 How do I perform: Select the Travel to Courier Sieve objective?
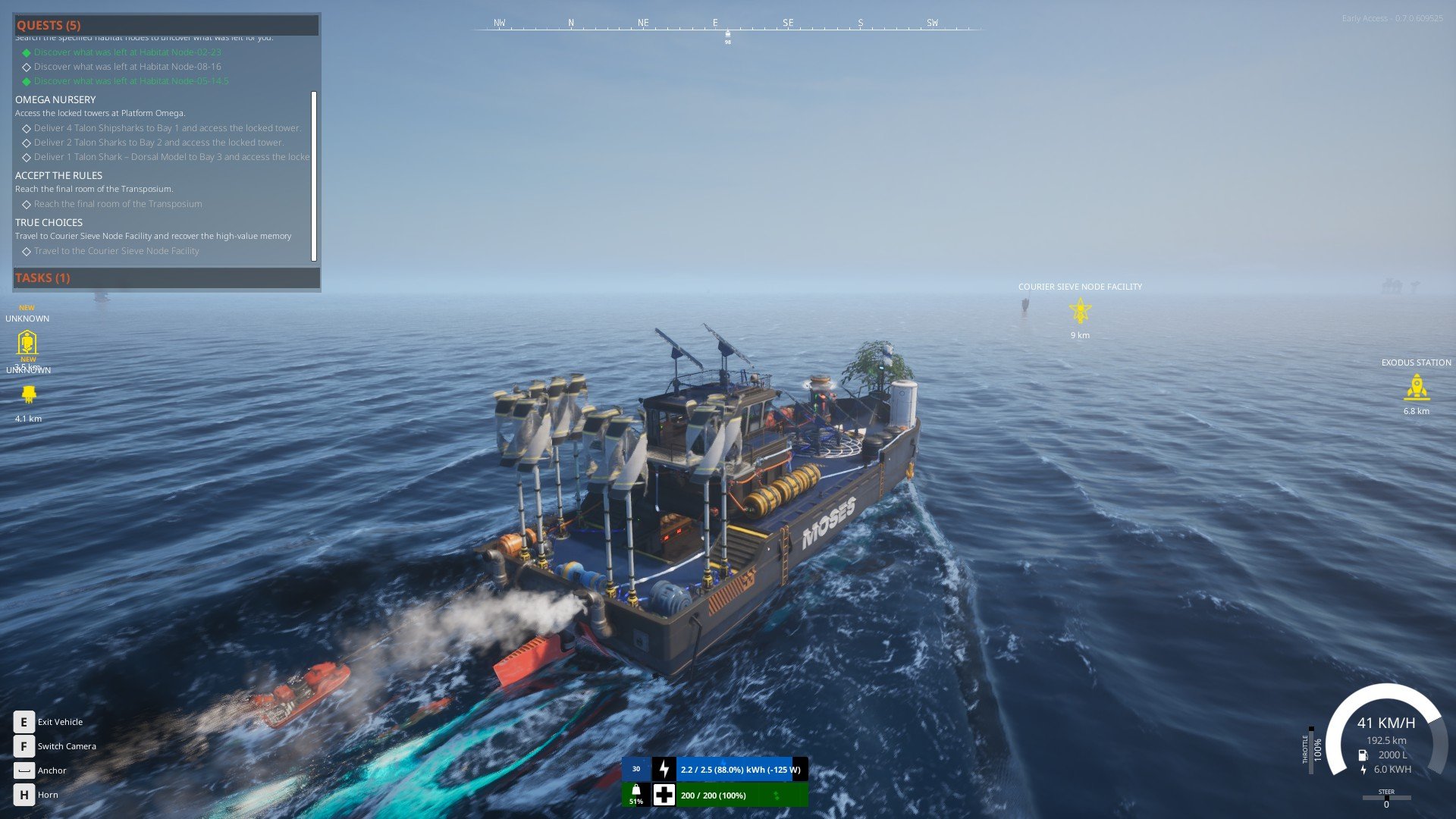click(116, 251)
